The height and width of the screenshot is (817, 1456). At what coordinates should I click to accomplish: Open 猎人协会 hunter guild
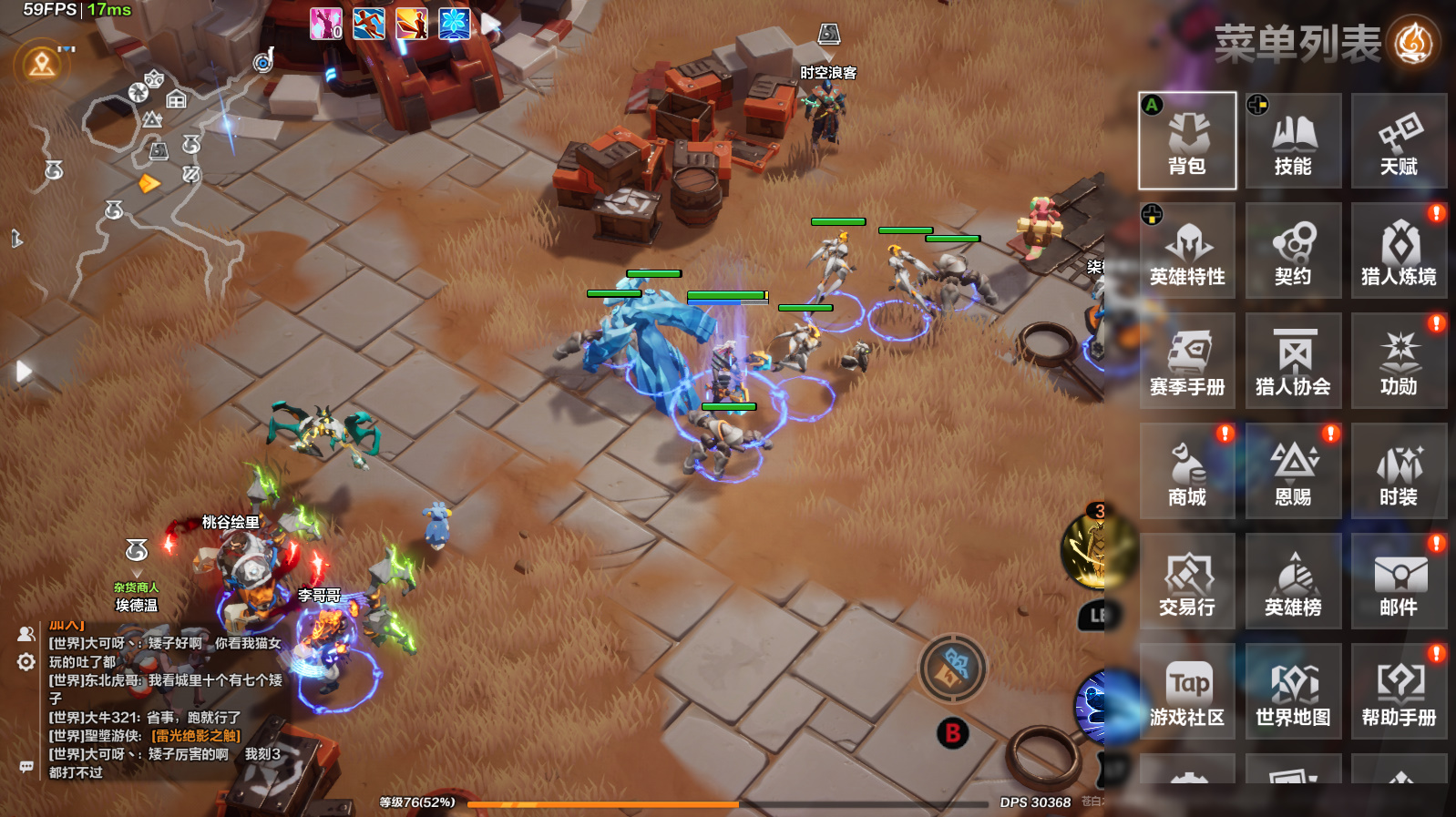click(1293, 361)
